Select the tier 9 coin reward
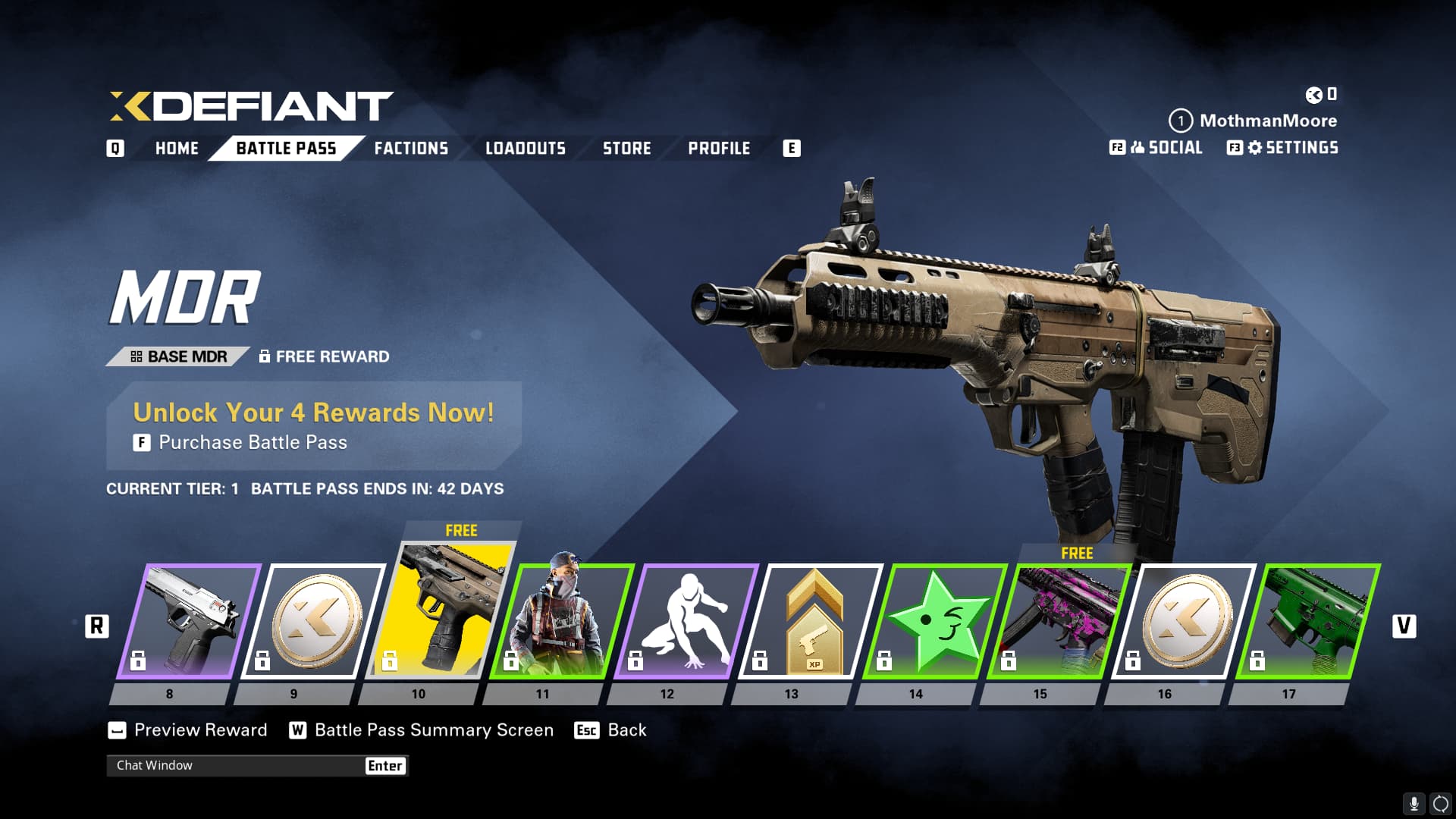 (x=314, y=622)
